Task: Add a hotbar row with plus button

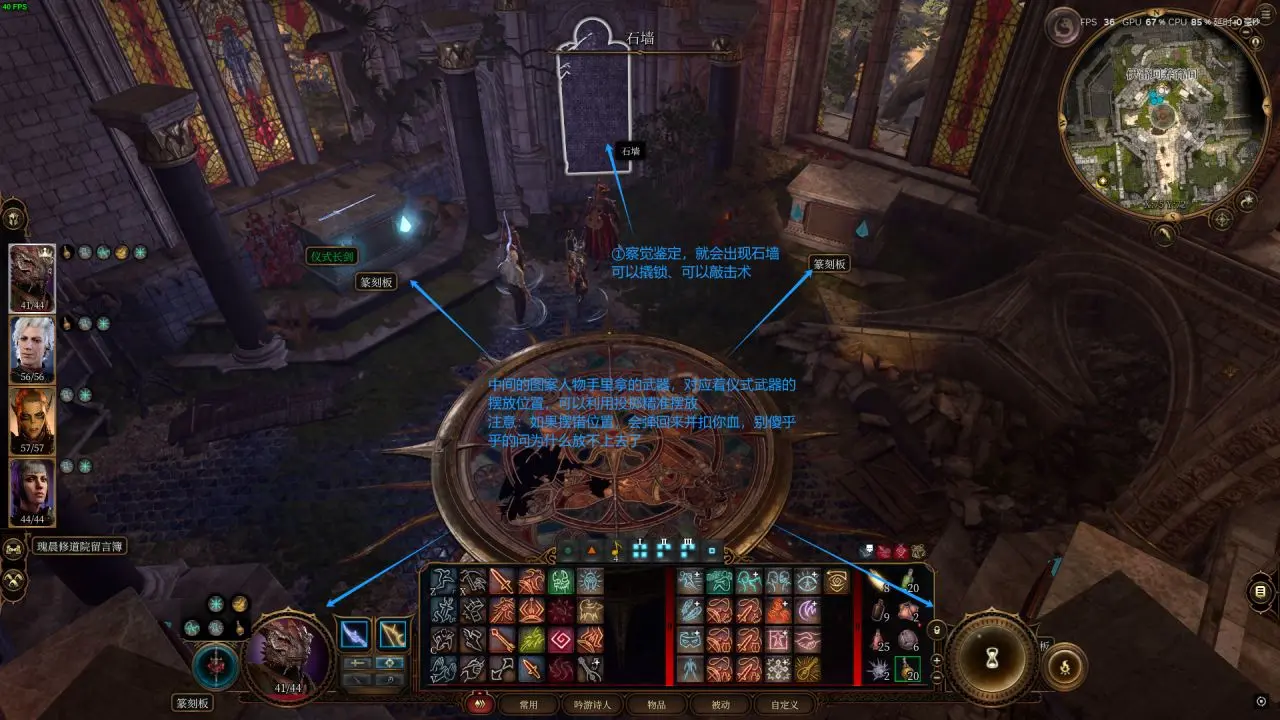Action: click(937, 660)
